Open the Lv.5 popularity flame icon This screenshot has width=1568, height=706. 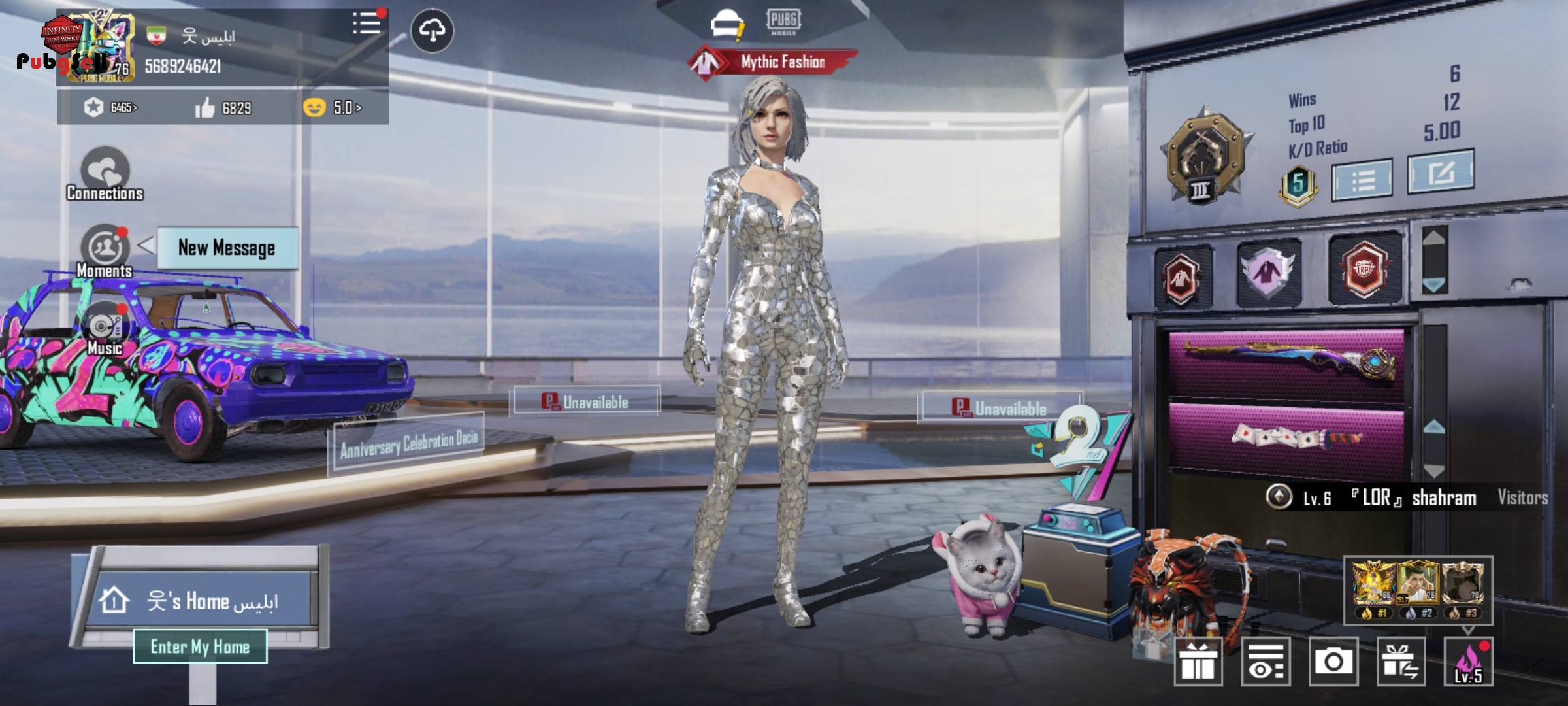click(x=1468, y=662)
